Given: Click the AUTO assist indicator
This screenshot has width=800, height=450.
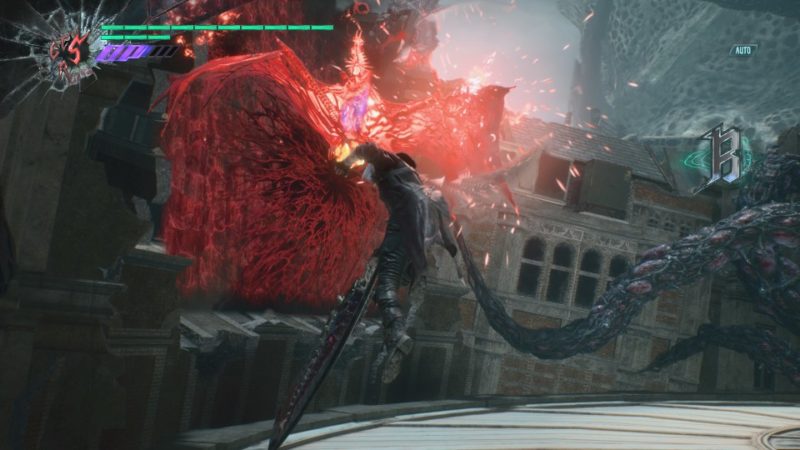Looking at the screenshot, I should tap(742, 50).
